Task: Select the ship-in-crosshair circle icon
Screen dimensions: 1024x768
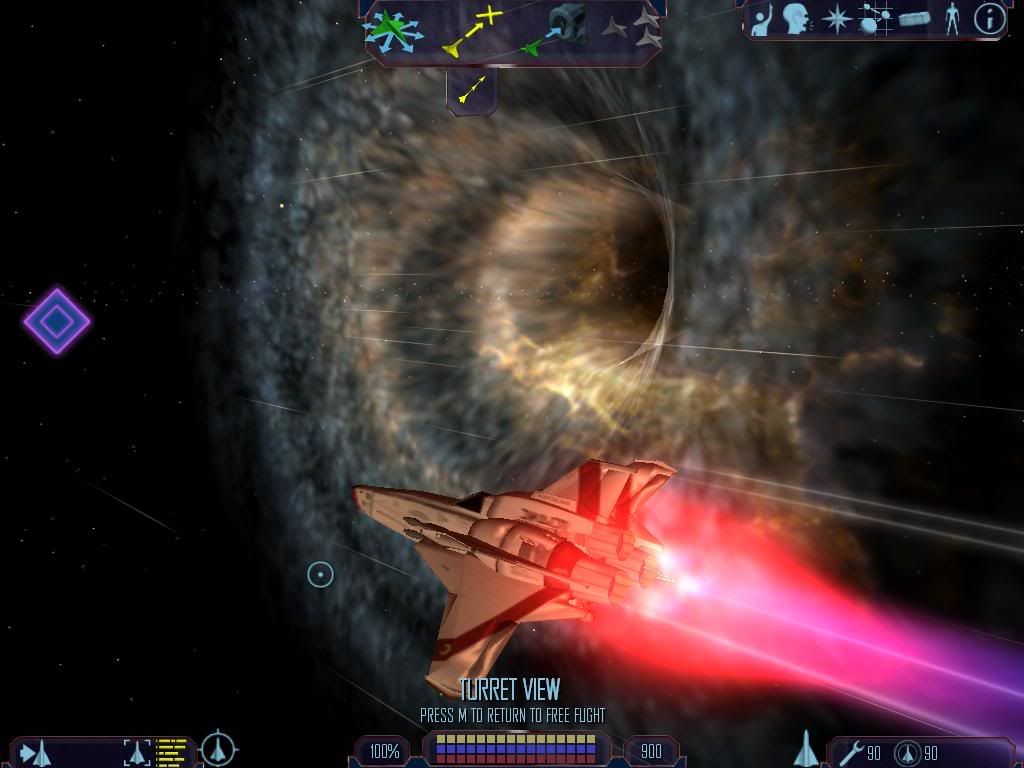Action: 218,749
